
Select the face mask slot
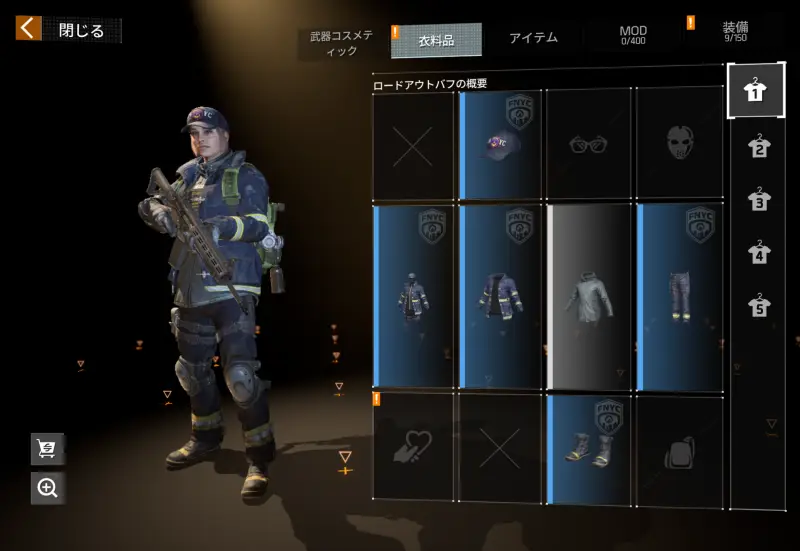click(680, 144)
